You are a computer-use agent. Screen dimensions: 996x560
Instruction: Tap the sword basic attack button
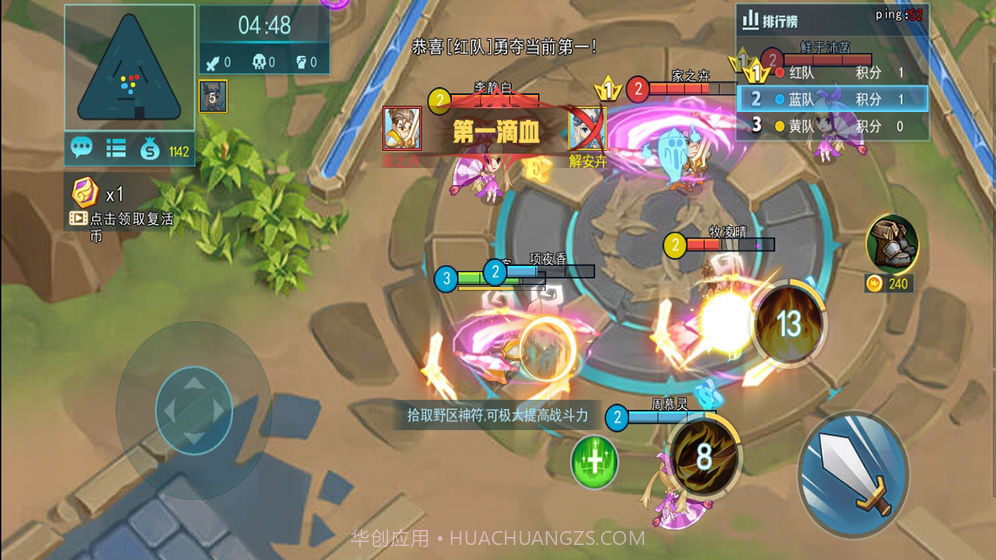tap(852, 472)
